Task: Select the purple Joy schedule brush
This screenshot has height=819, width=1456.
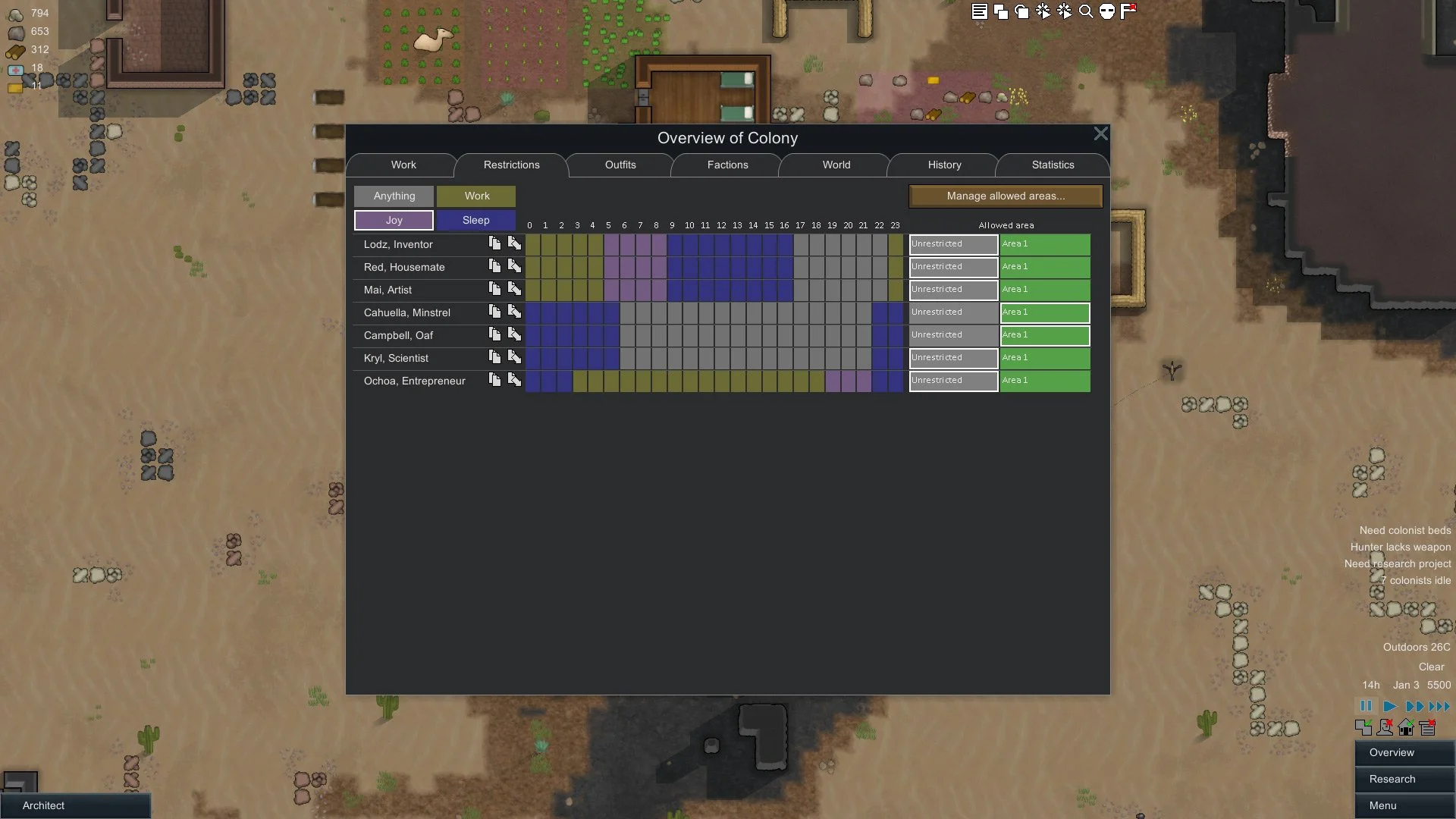Action: tap(394, 220)
